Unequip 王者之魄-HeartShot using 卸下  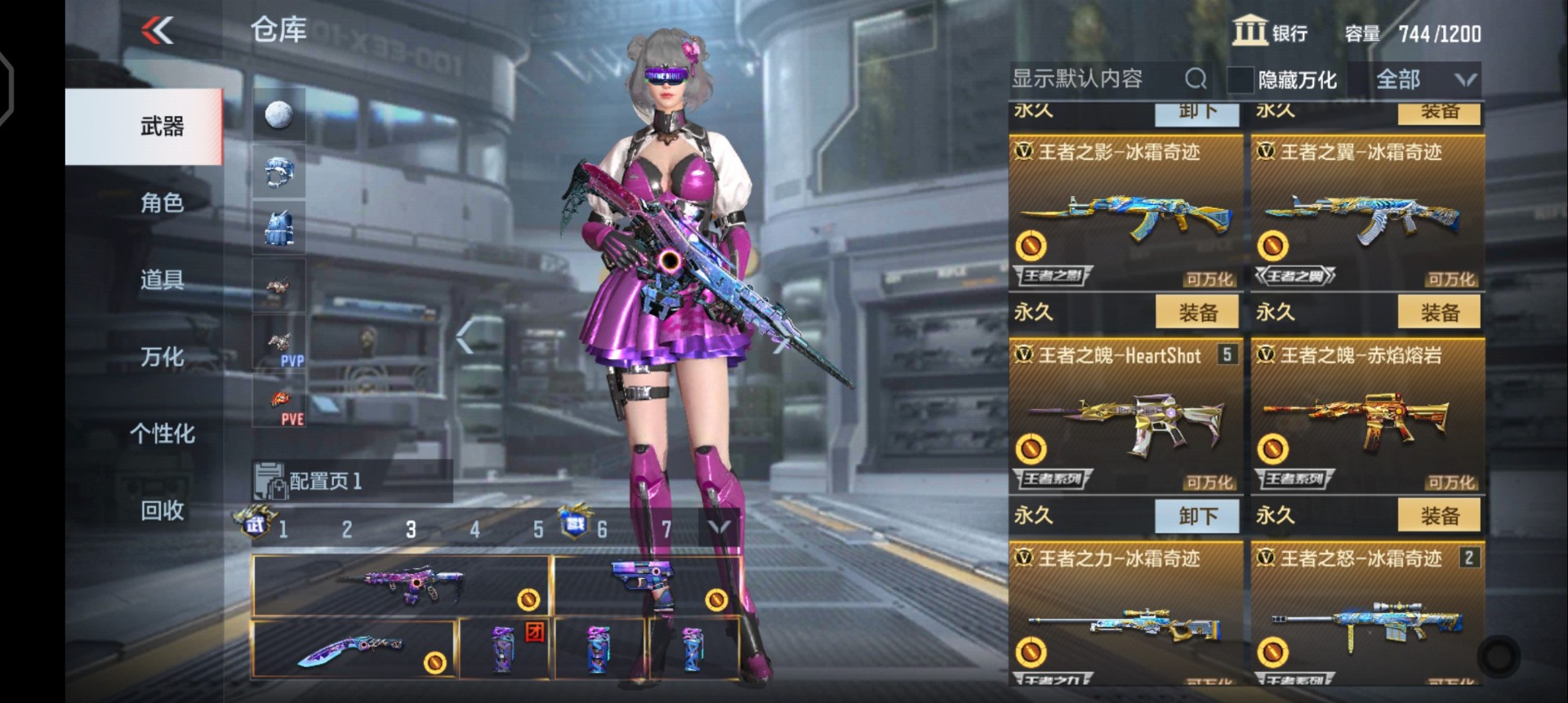[x=1197, y=515]
